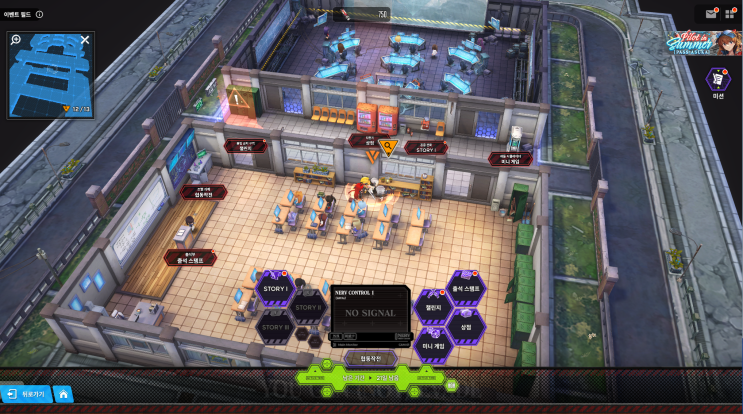Select the 출석 스탬프 field marker

[x=190, y=257]
